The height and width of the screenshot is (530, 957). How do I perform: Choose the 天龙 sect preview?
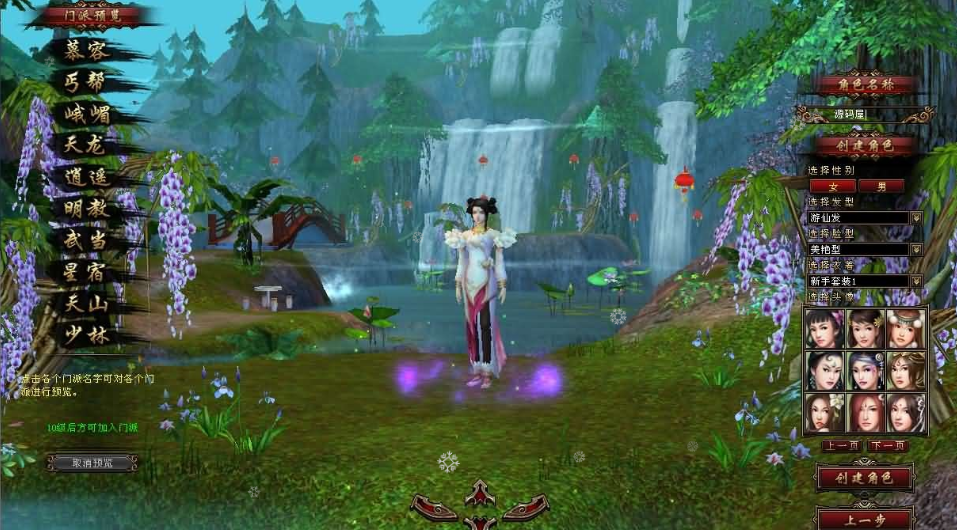pos(84,146)
